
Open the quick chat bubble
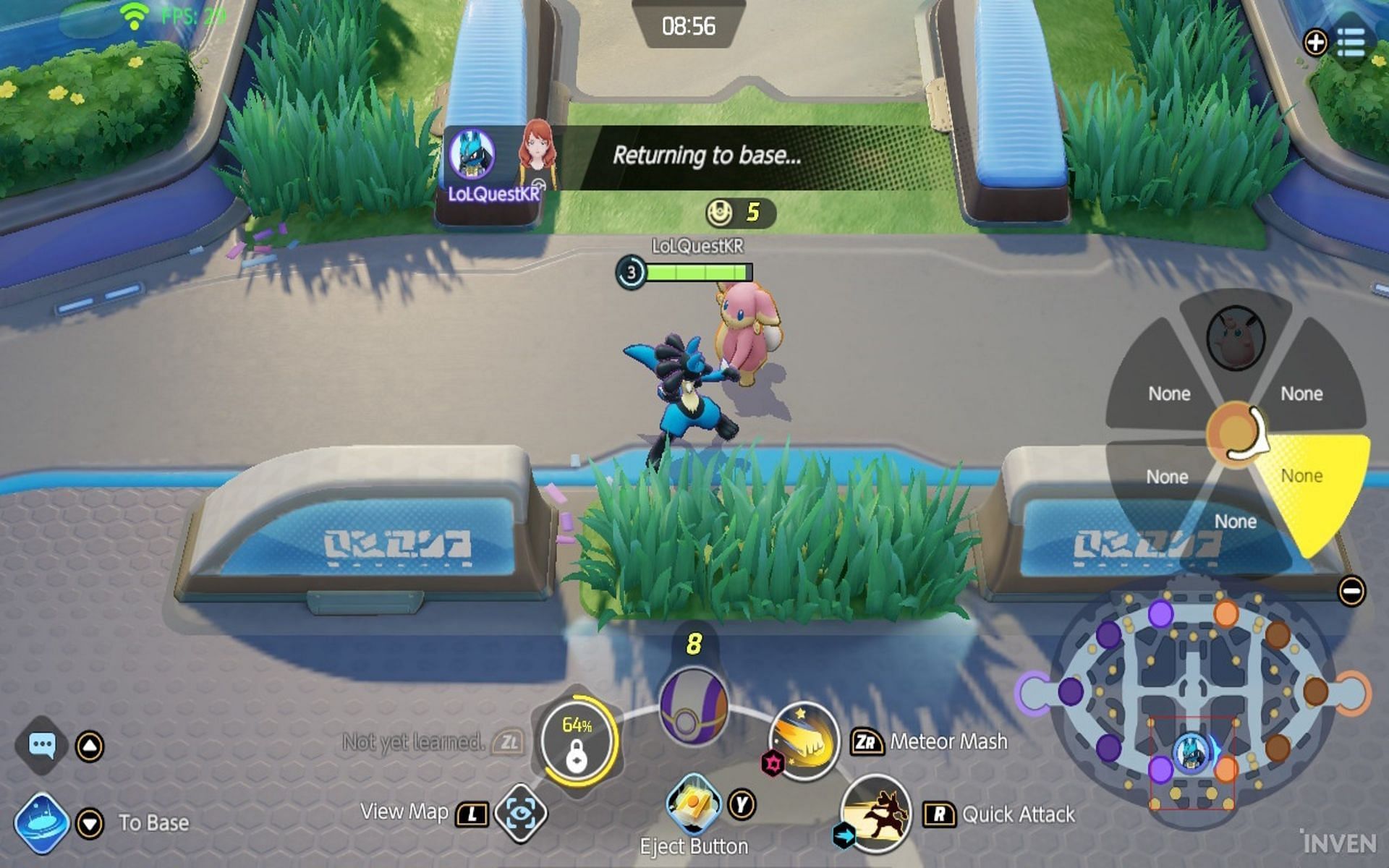[42, 744]
